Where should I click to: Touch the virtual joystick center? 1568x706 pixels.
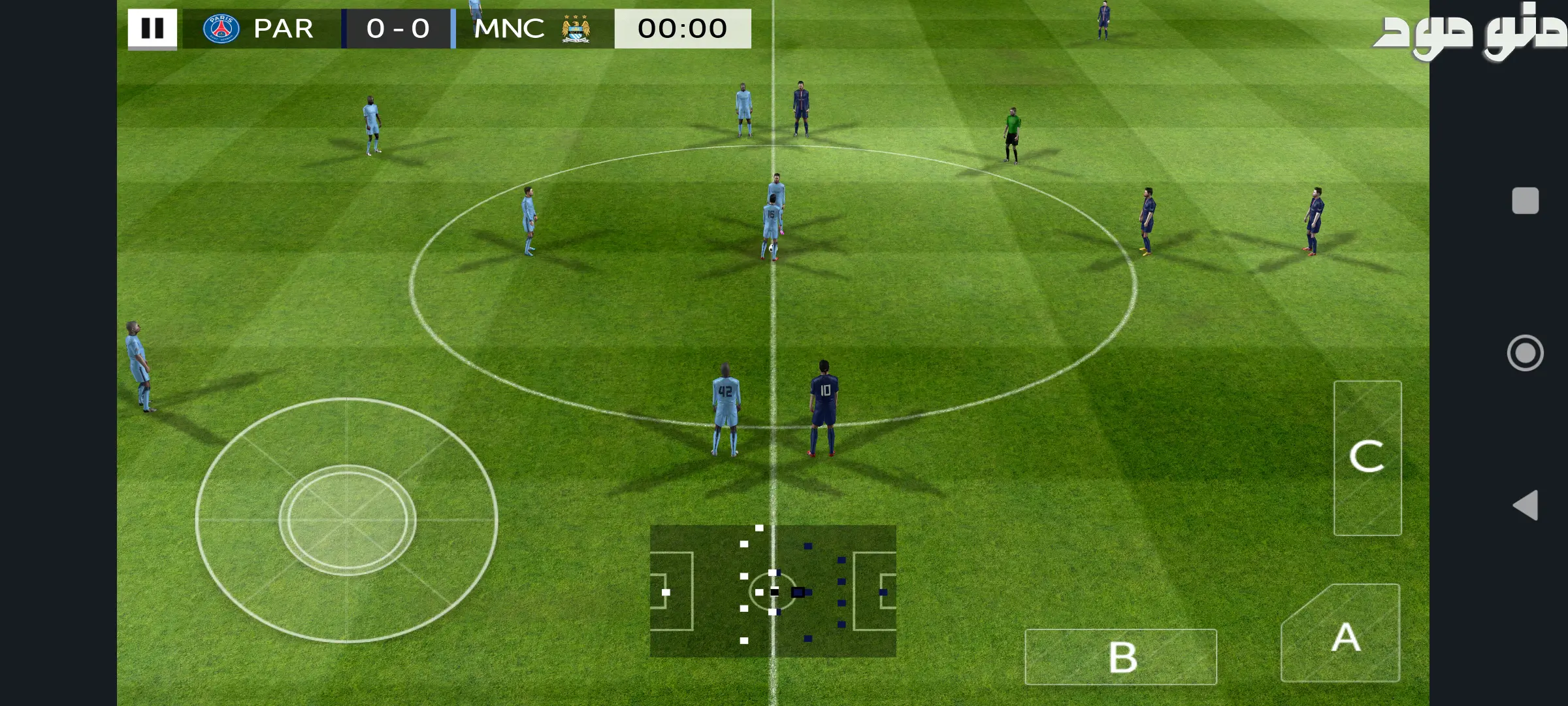[x=347, y=520]
